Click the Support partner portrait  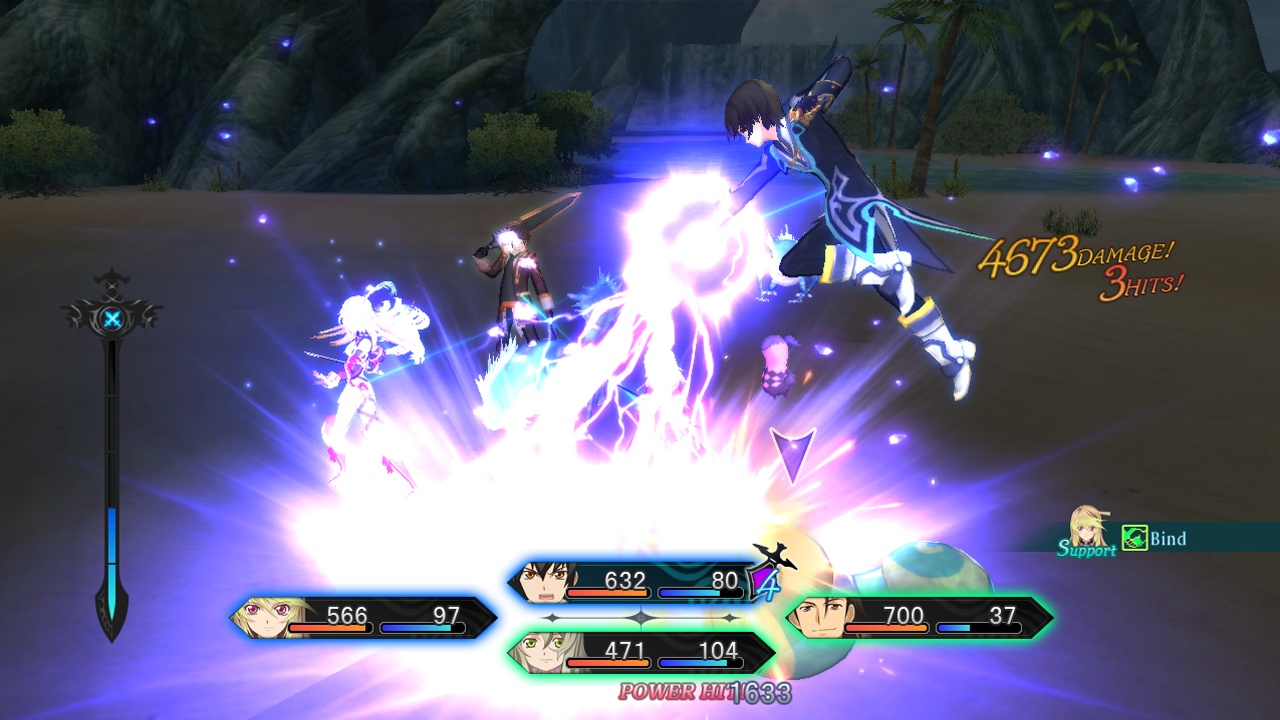(x=1087, y=527)
